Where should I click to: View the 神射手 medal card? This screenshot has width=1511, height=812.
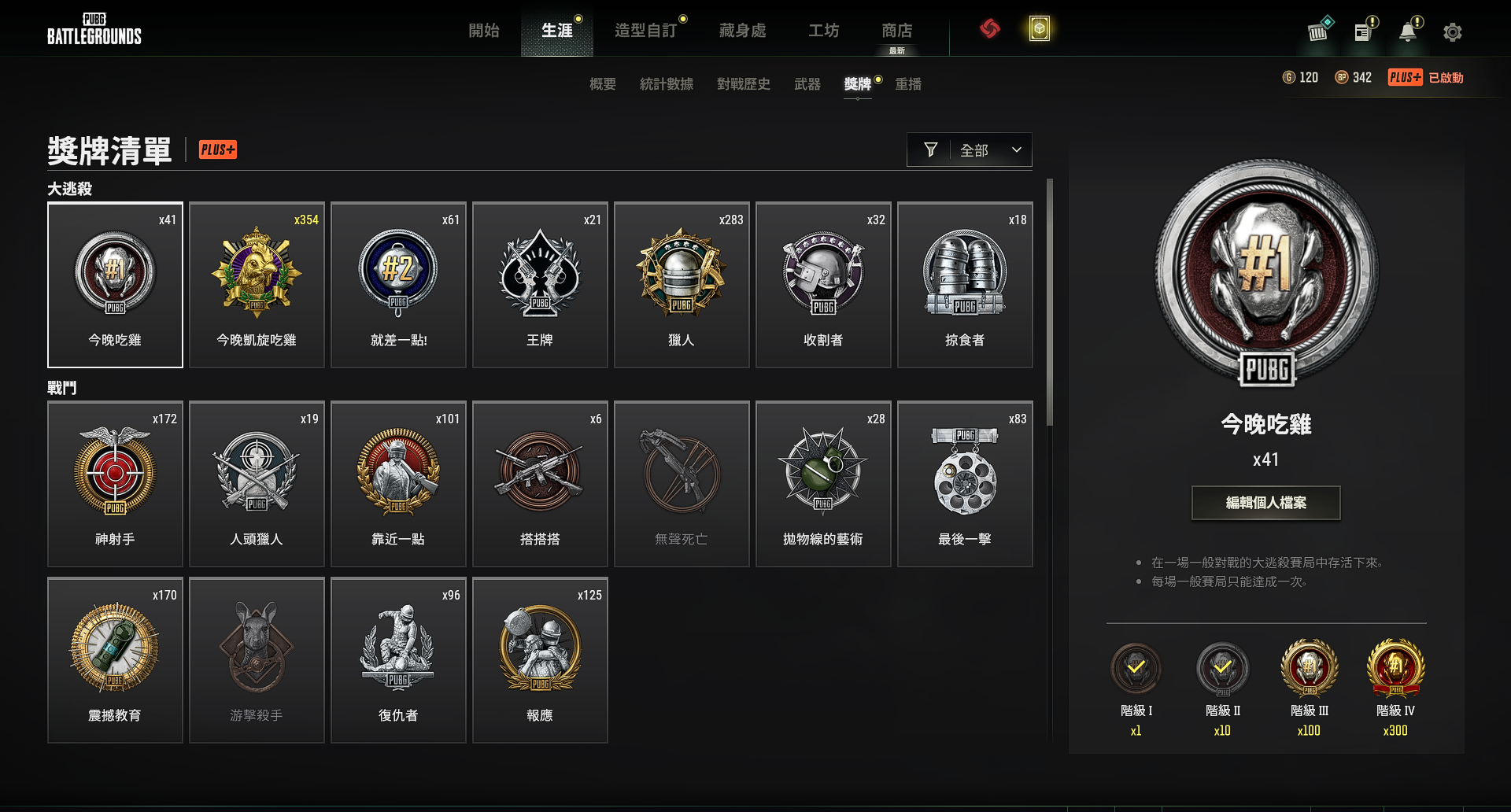(115, 484)
